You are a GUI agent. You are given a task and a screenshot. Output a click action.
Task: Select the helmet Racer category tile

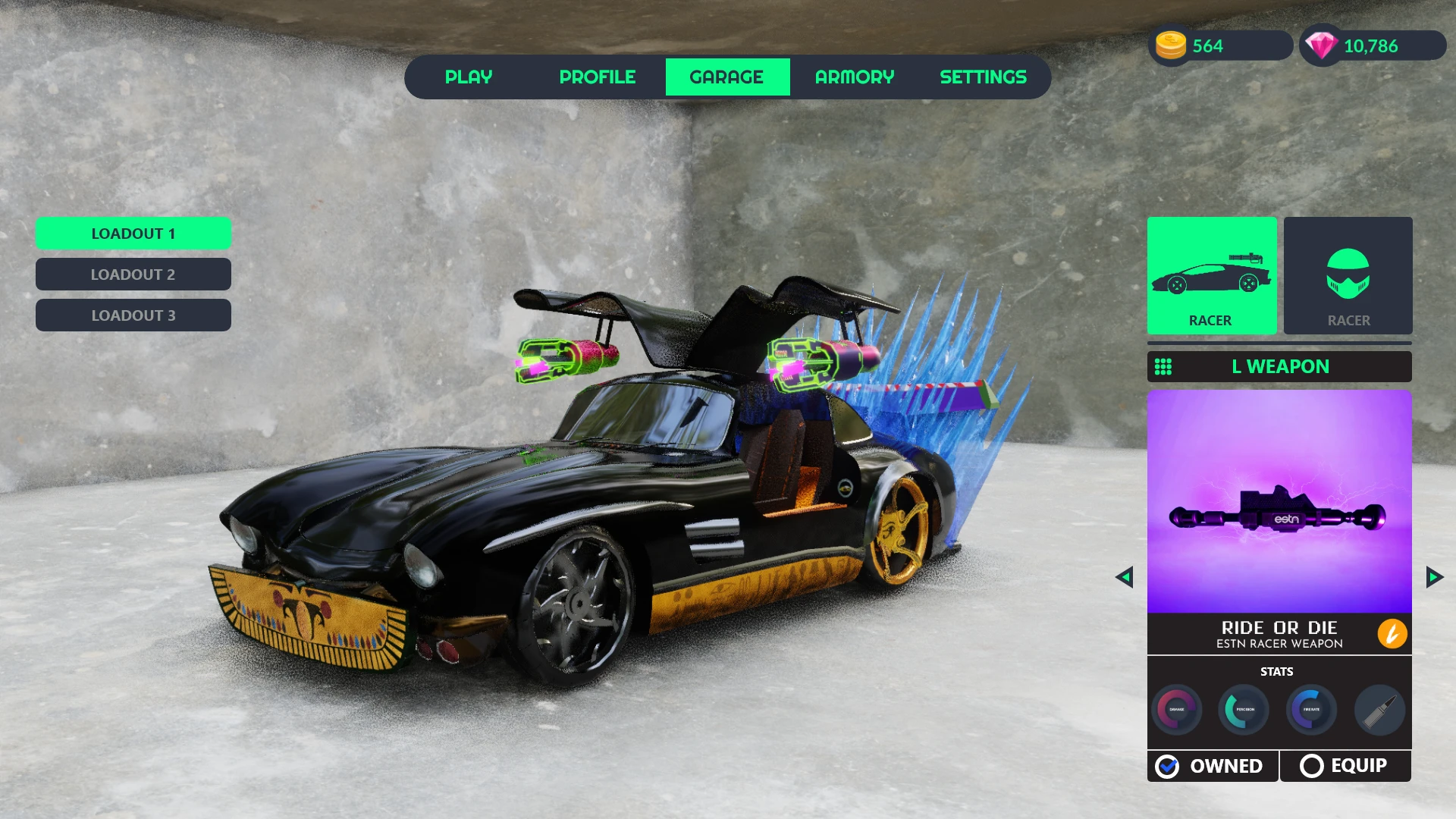1348,276
